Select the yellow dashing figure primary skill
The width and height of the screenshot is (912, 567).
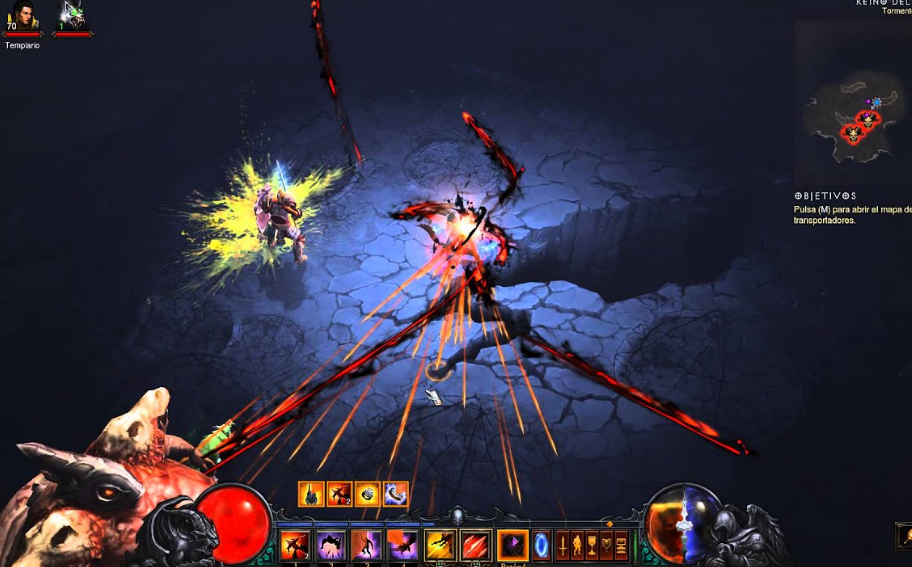pyautogui.click(x=440, y=545)
